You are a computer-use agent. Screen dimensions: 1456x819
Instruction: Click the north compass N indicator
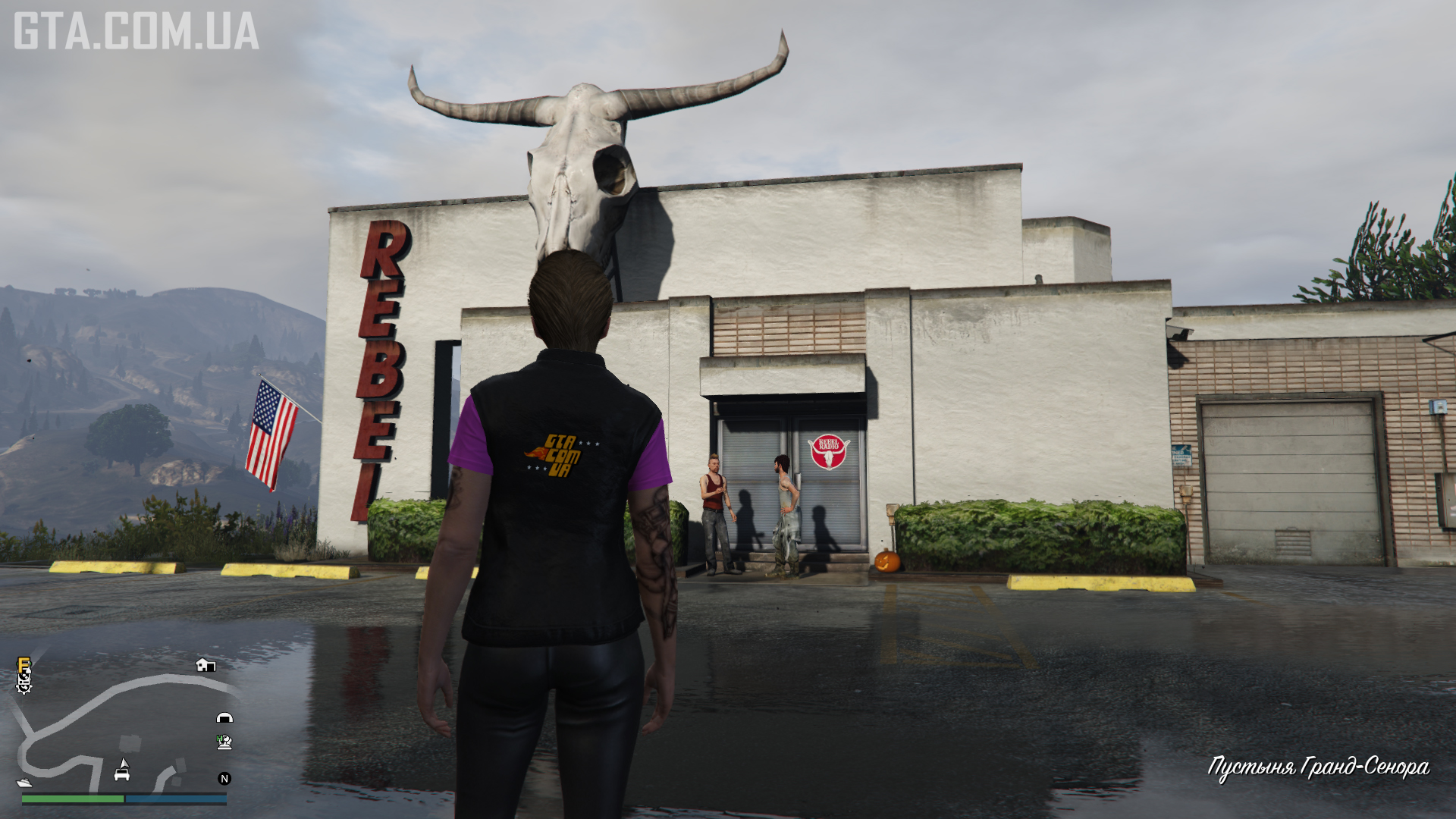224,779
